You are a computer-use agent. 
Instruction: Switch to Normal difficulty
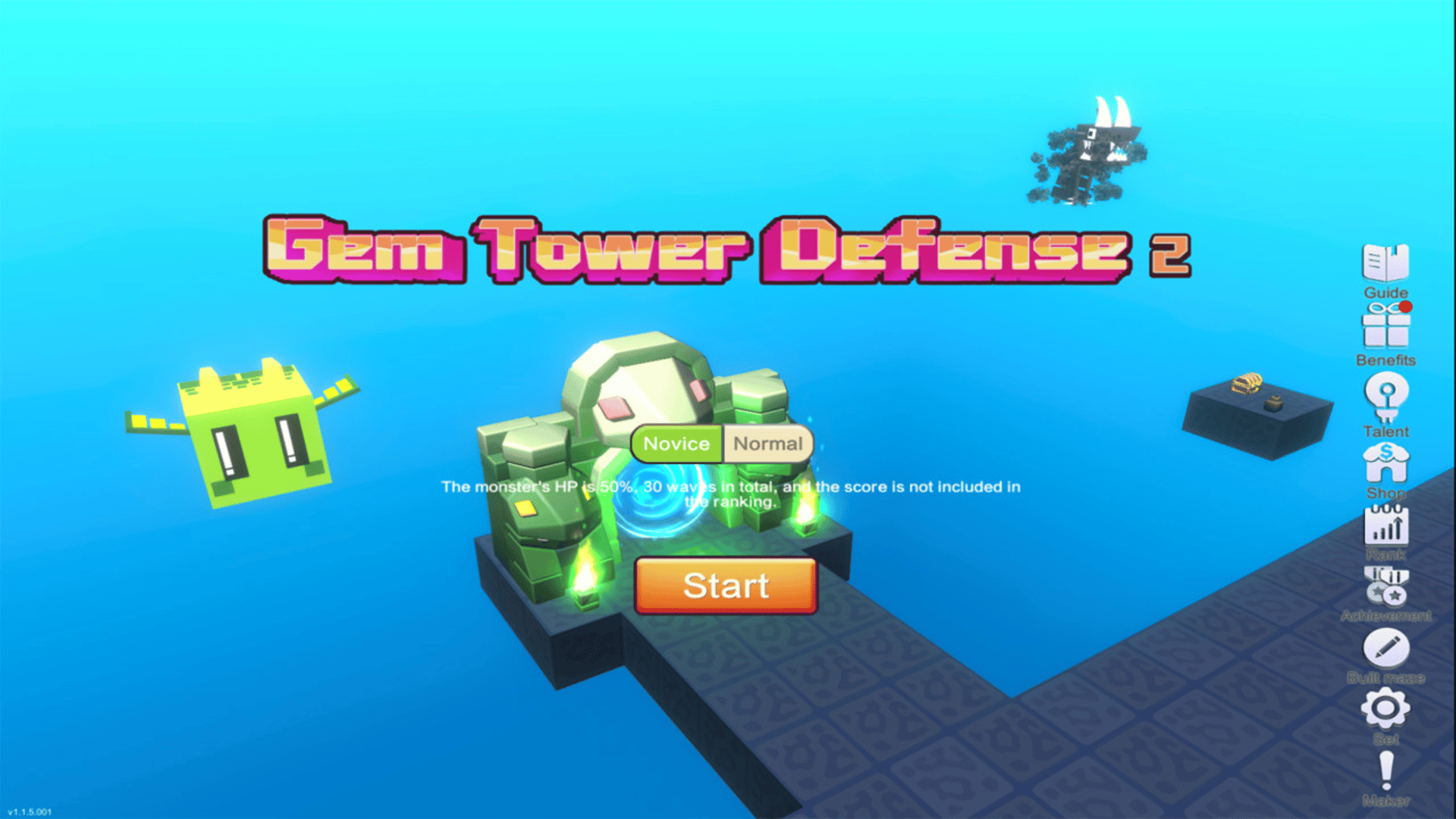tap(767, 444)
